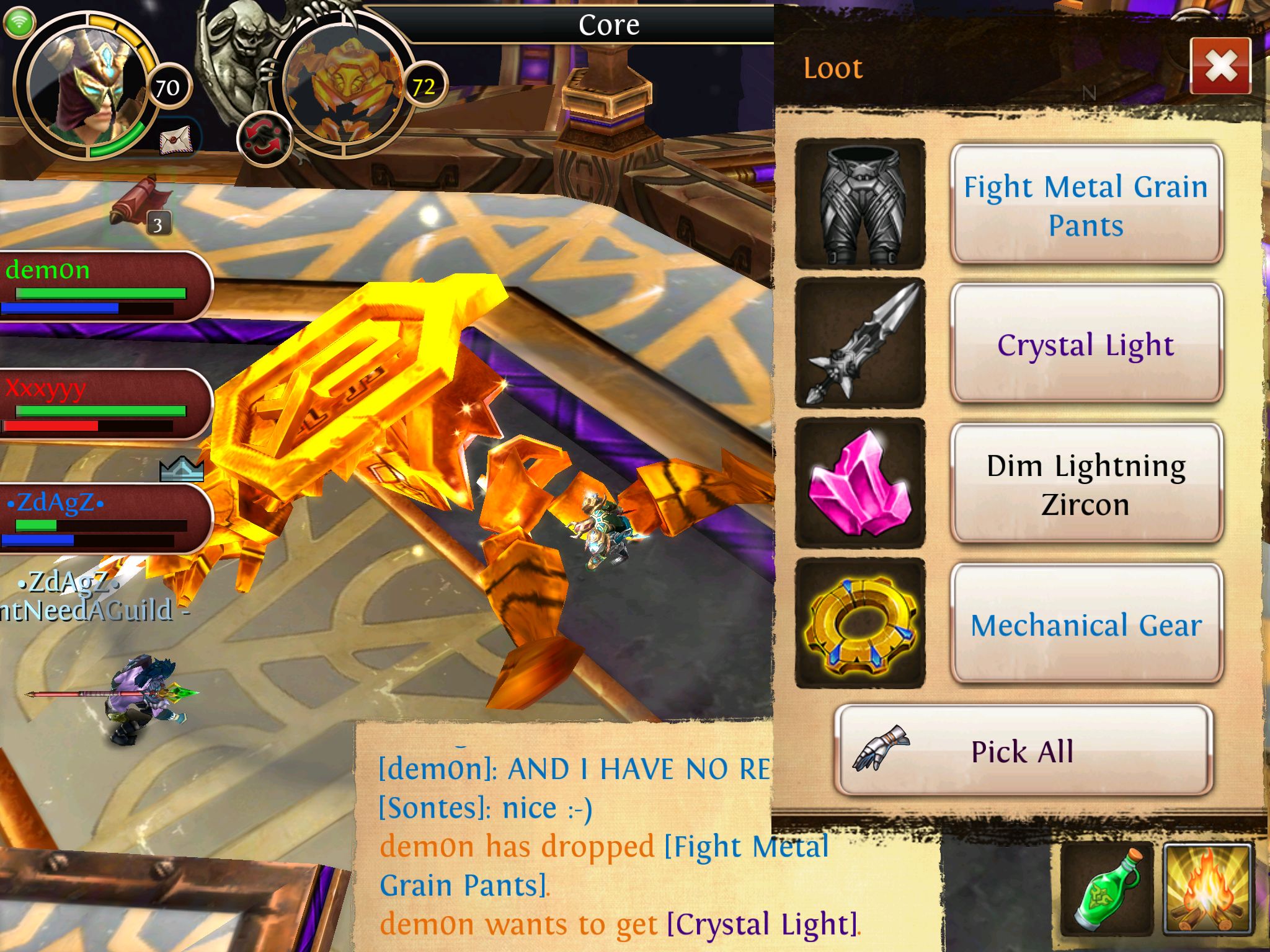Choose the pink zircon crystal icon
This screenshot has width=1270, height=952.
click(860, 483)
